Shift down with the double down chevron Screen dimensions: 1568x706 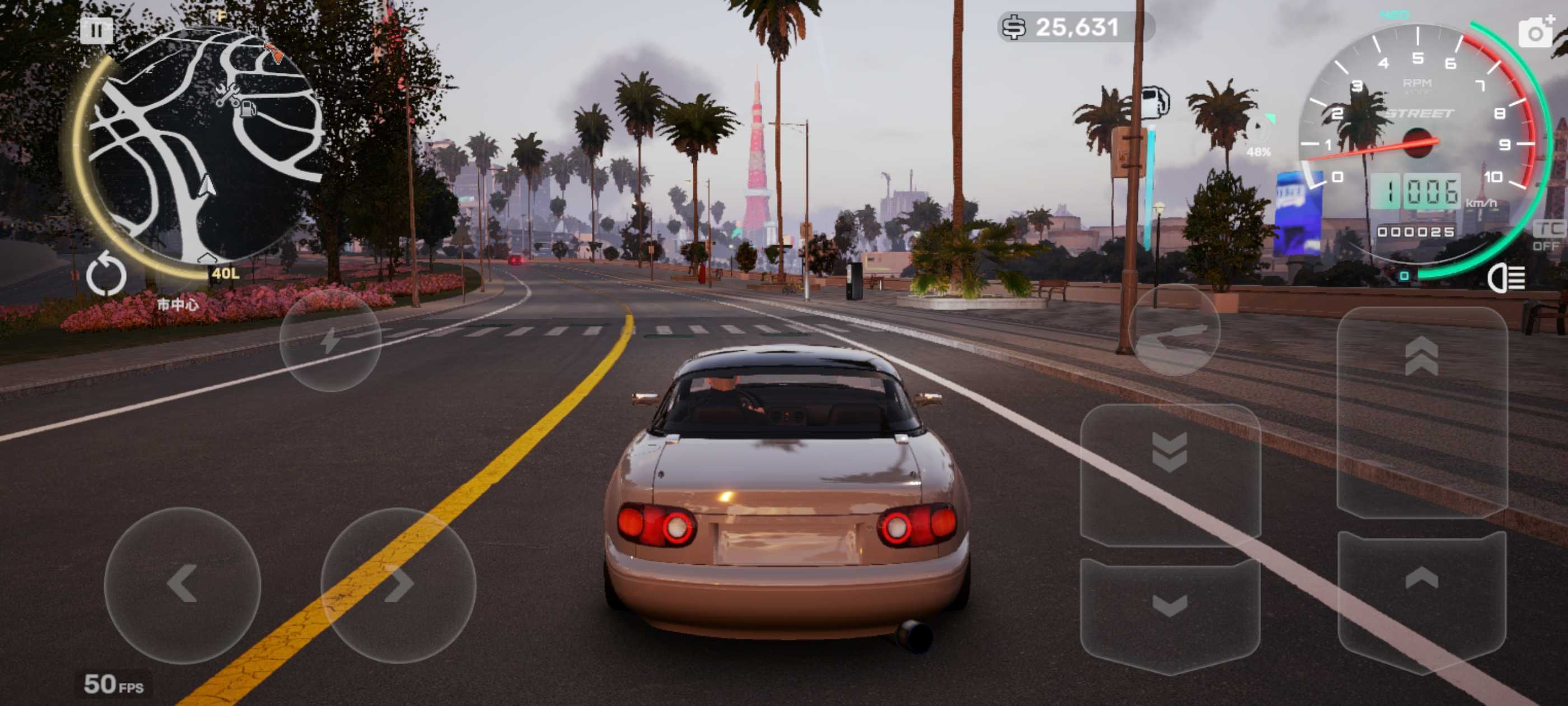click(x=1169, y=452)
